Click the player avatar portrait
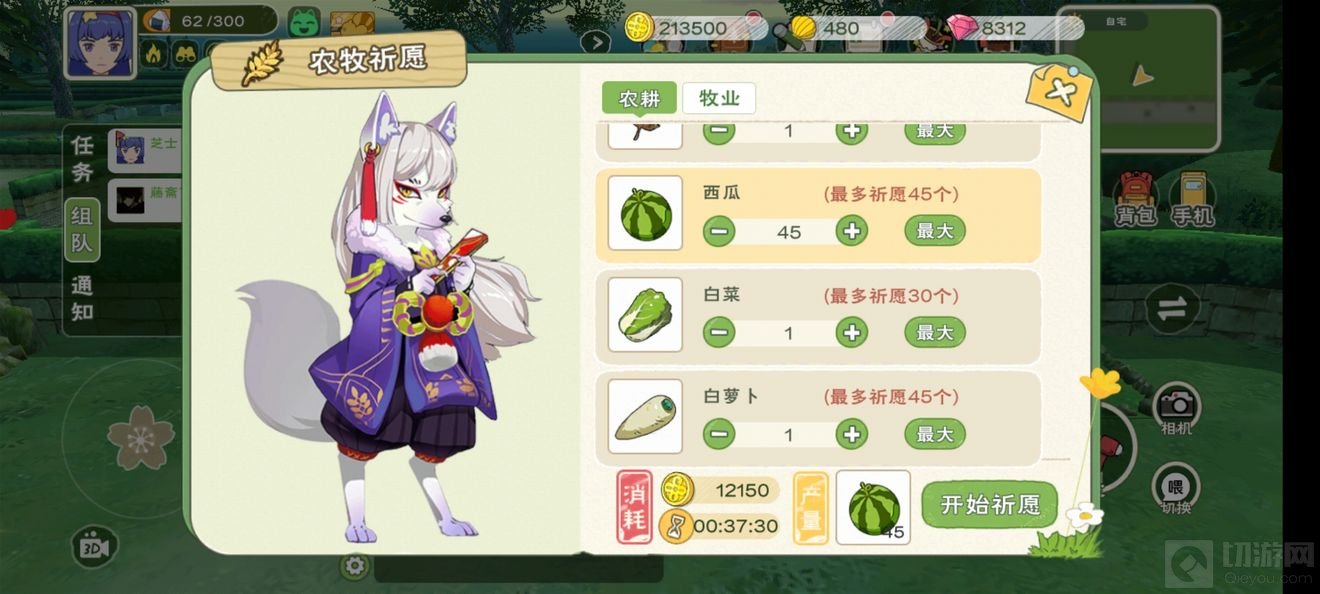 (100, 43)
